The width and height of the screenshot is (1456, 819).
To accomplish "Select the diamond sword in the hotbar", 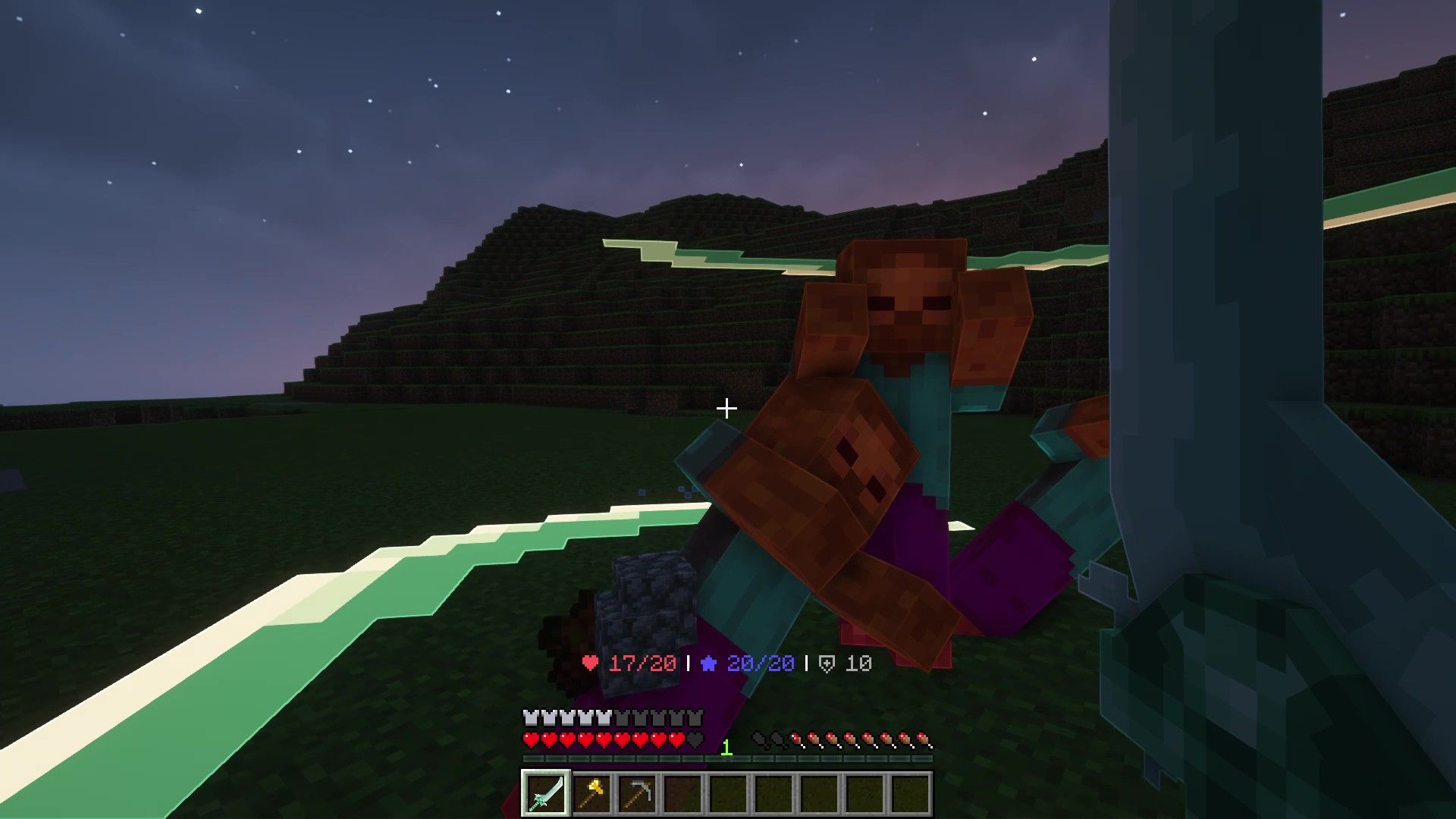I will [x=547, y=794].
